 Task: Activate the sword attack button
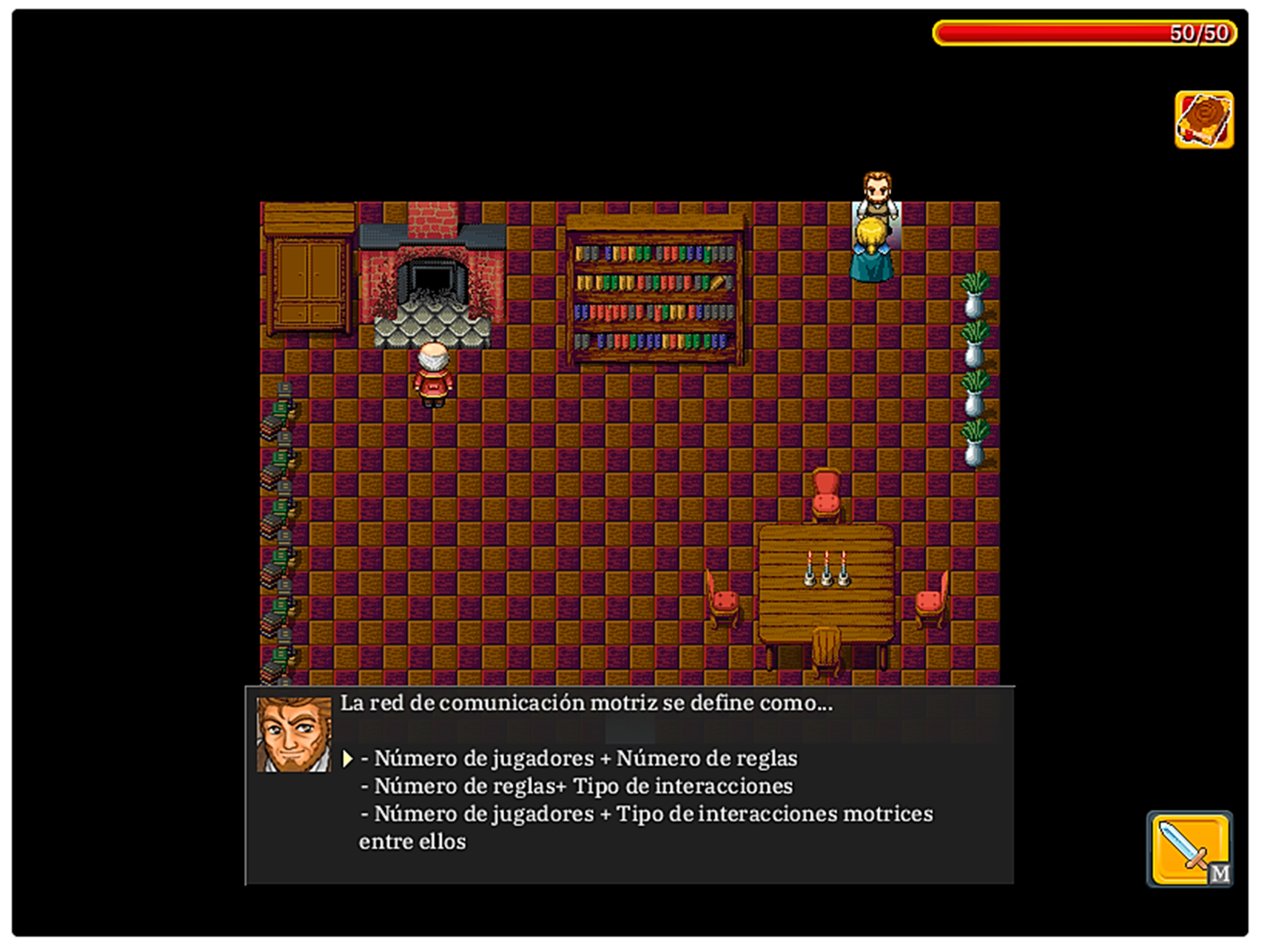point(1189,849)
